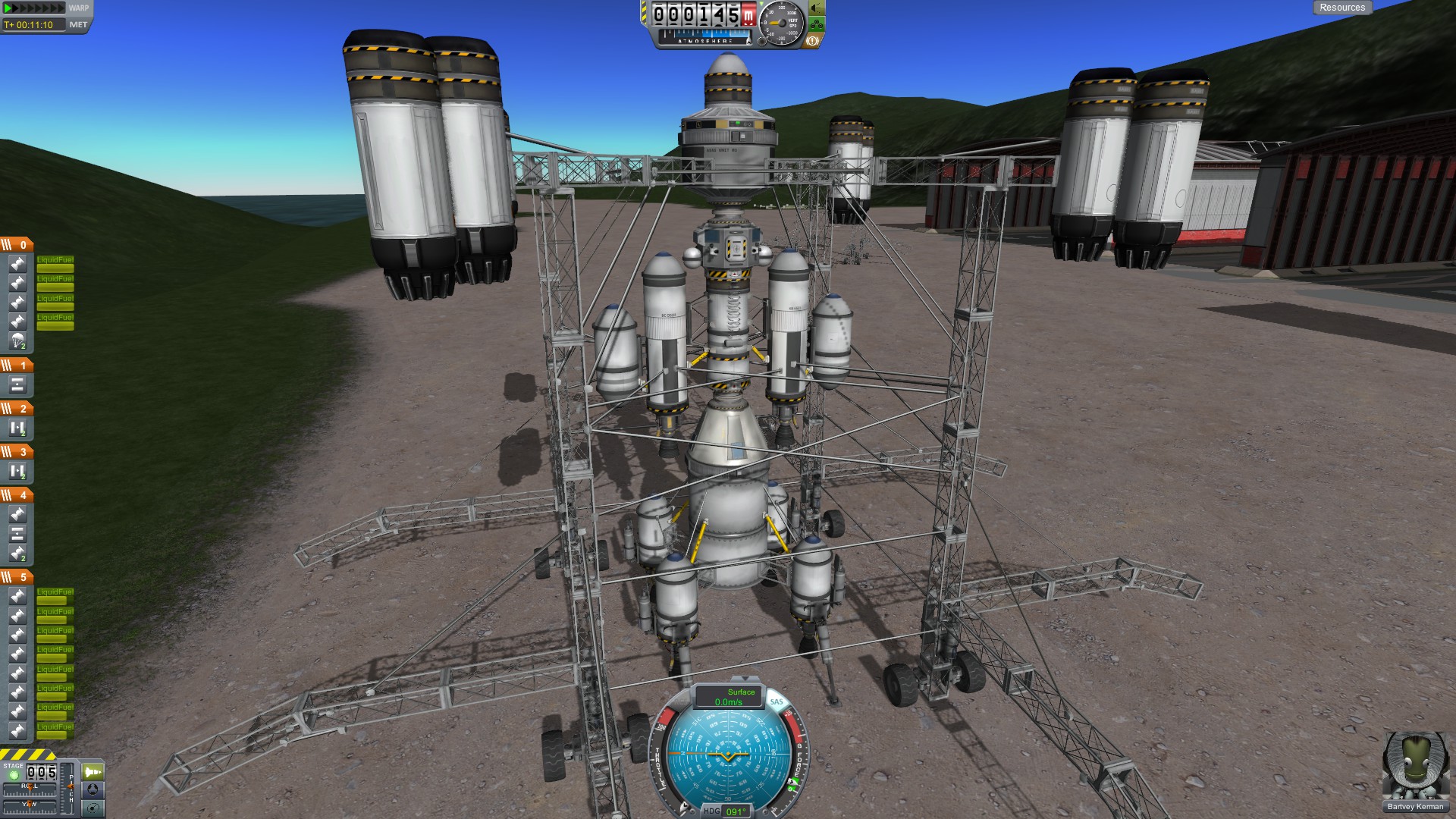Image resolution: width=1456 pixels, height=819 pixels.
Task: Select the stage 0 header tab
Action: (x=17, y=245)
